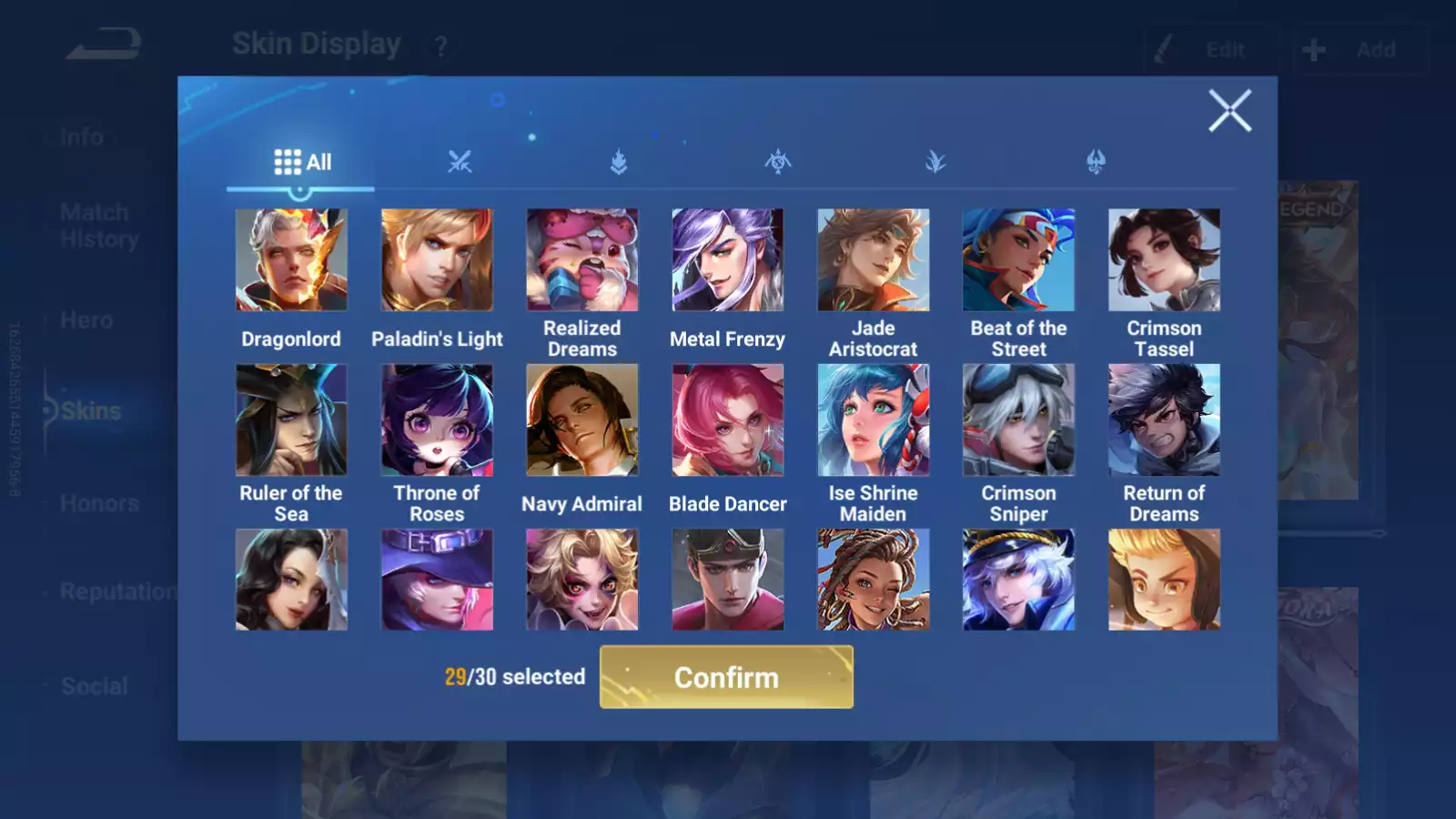Viewport: 1456px width, 819px height.
Task: Select the Dragonlord skin
Action: tap(291, 261)
